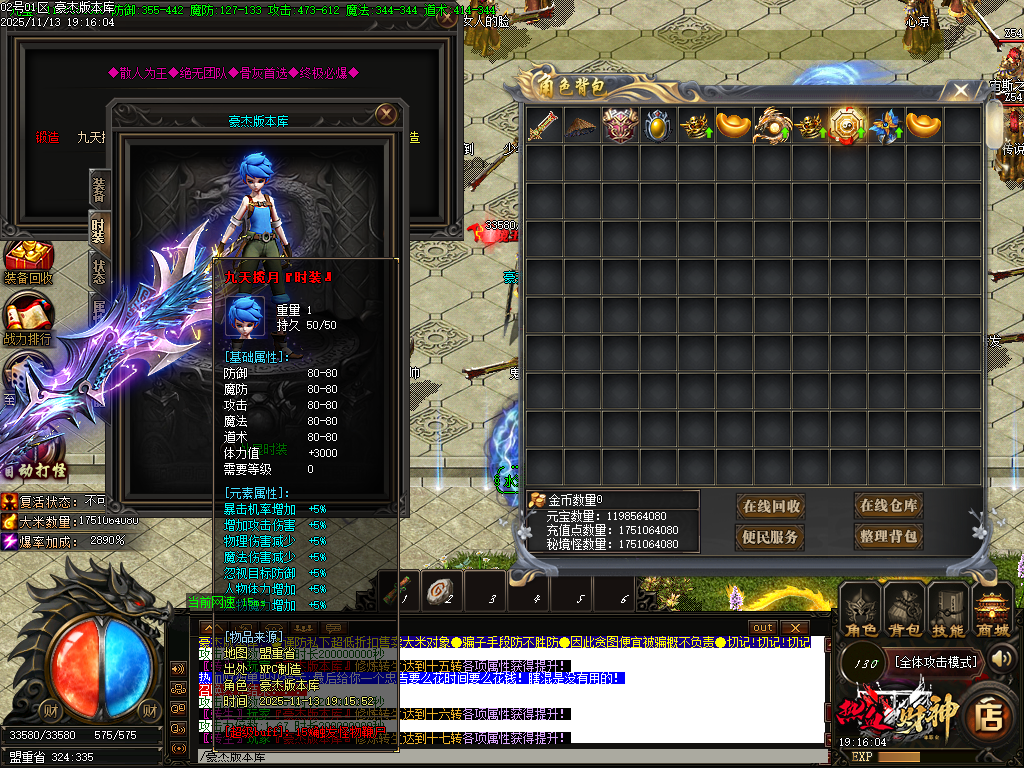The width and height of the screenshot is (1024, 768).
Task: Pick the blue pinwheel item slot
Action: (x=887, y=125)
